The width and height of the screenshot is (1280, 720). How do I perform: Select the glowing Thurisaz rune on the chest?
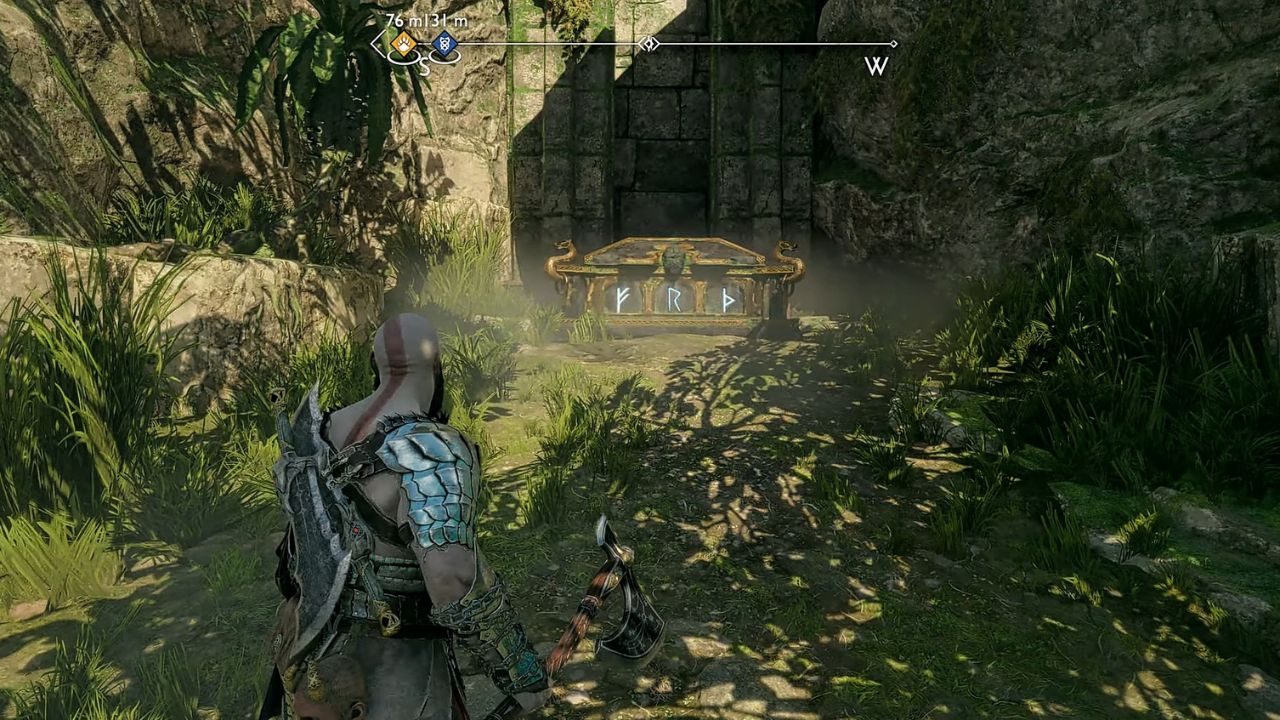728,301
